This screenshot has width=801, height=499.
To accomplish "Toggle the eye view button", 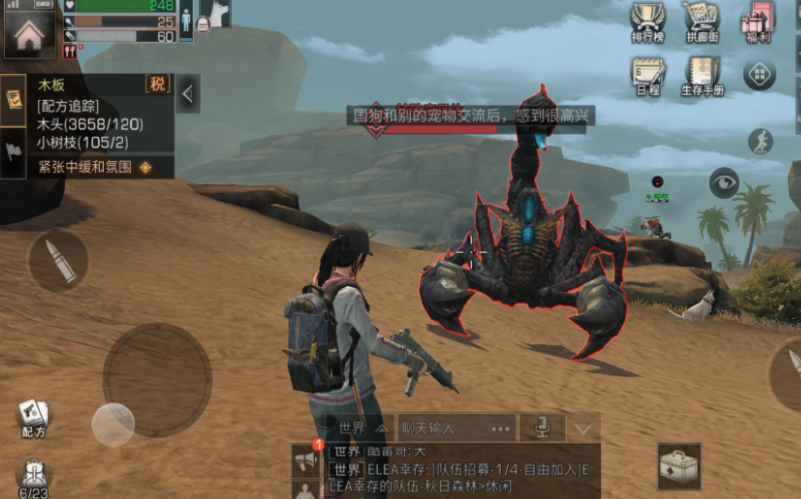I will (723, 182).
